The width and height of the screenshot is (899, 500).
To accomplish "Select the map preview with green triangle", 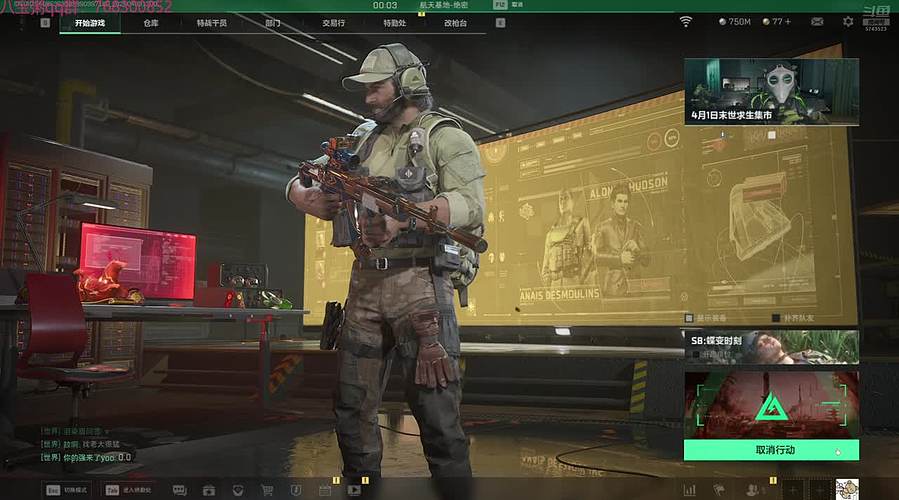I will (771, 404).
